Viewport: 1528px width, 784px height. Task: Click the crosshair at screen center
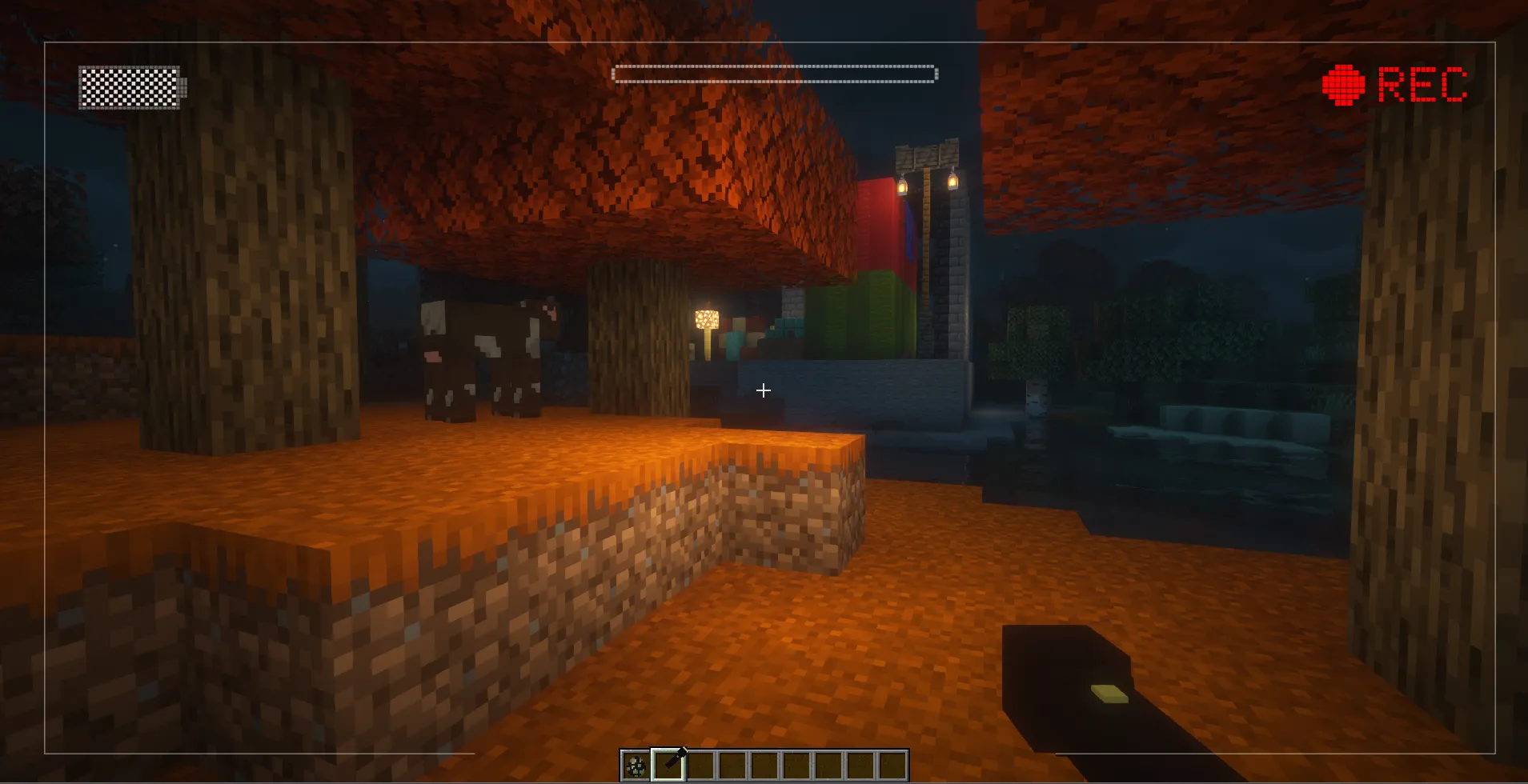coord(763,390)
